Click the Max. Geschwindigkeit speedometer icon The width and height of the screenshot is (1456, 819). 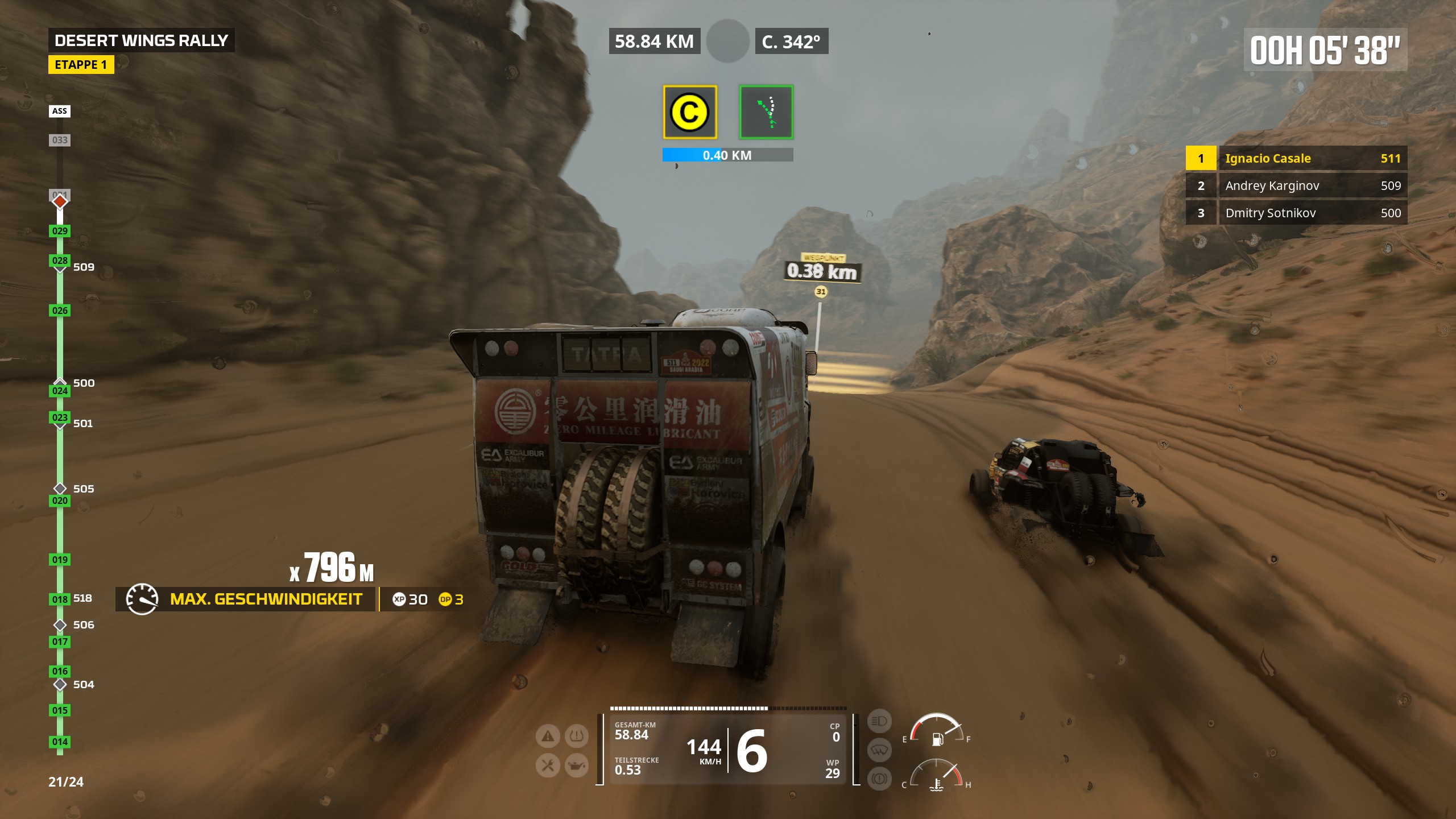coord(142,599)
